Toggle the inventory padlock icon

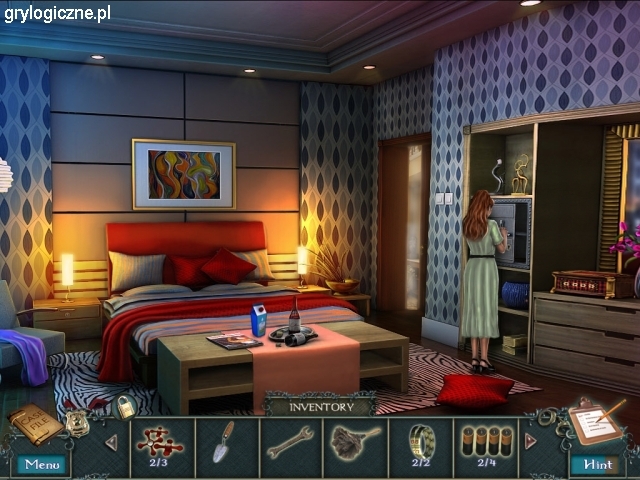coord(126,407)
